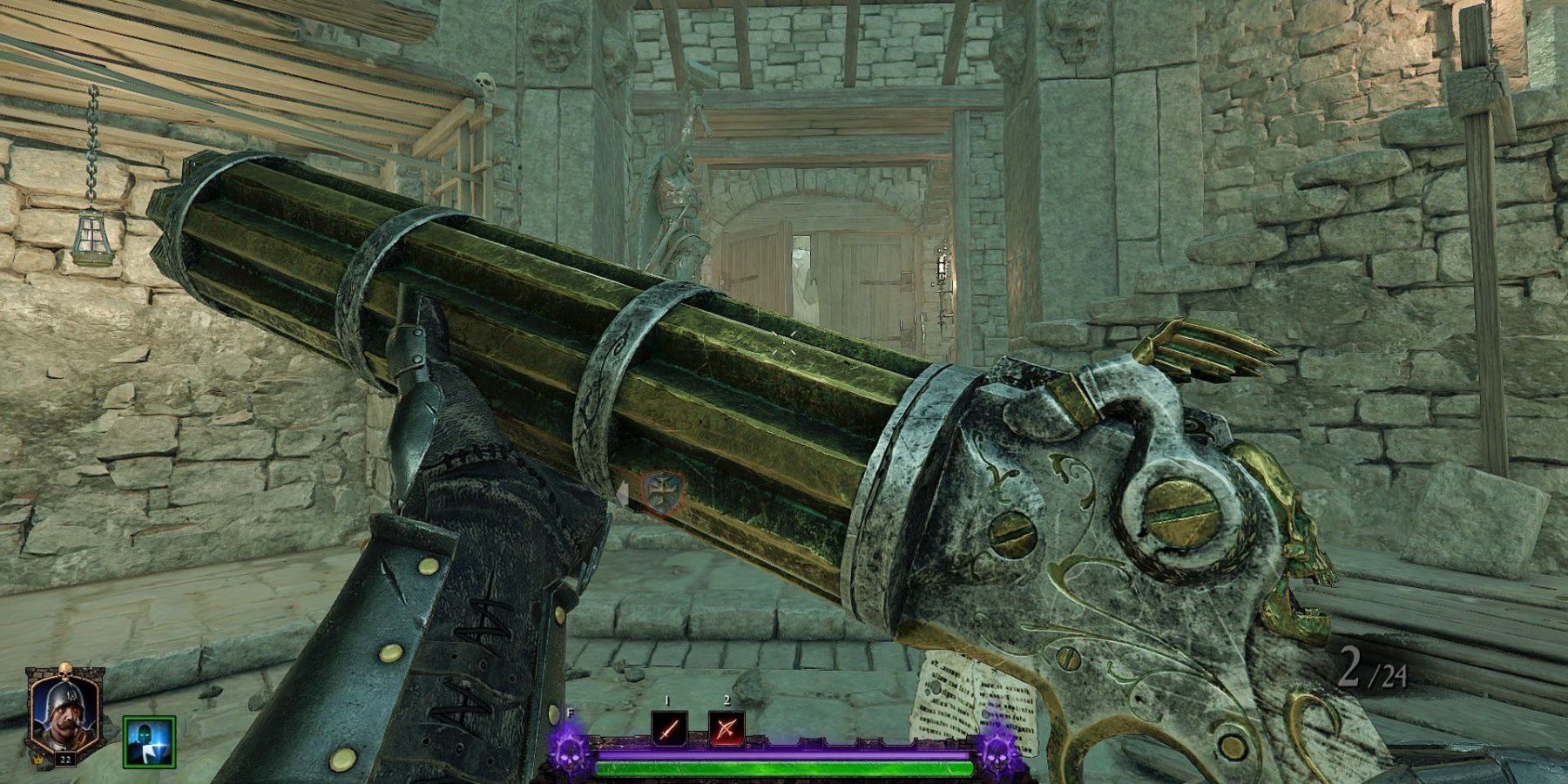The height and width of the screenshot is (784, 1568).
Task: Click the F career skill indicator
Action: pos(569,714)
